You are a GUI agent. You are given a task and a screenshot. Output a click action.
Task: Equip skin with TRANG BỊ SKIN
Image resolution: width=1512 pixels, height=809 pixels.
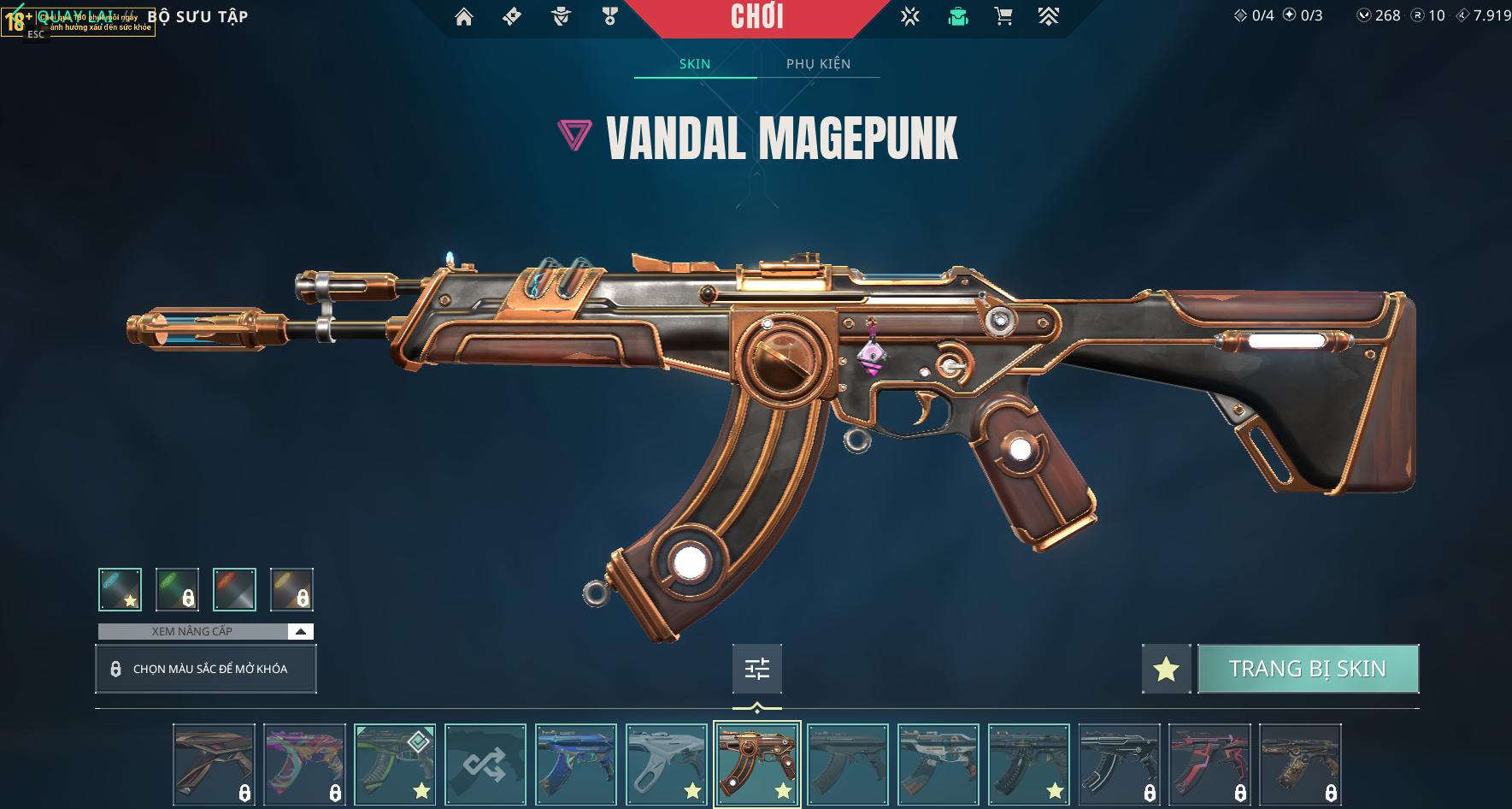coord(1308,669)
